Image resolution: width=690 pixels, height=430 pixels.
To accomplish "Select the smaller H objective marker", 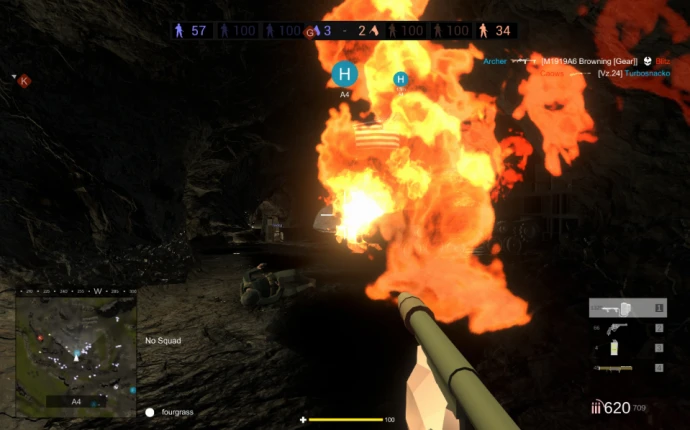I will coord(401,79).
